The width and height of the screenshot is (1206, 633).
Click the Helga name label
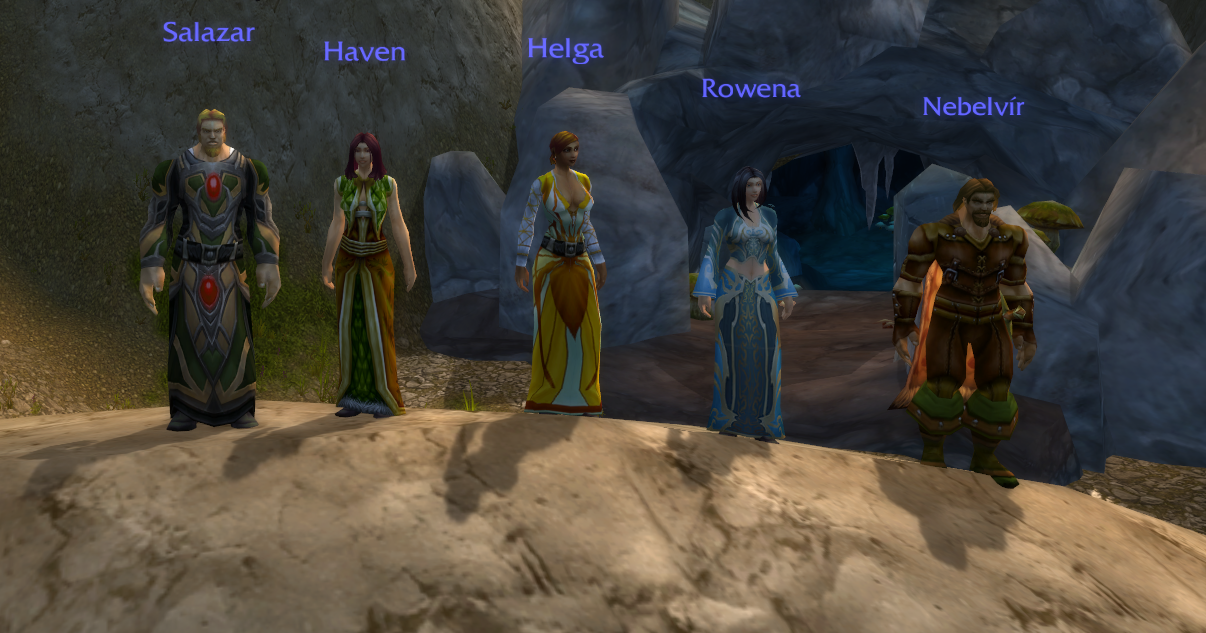pyautogui.click(x=565, y=49)
